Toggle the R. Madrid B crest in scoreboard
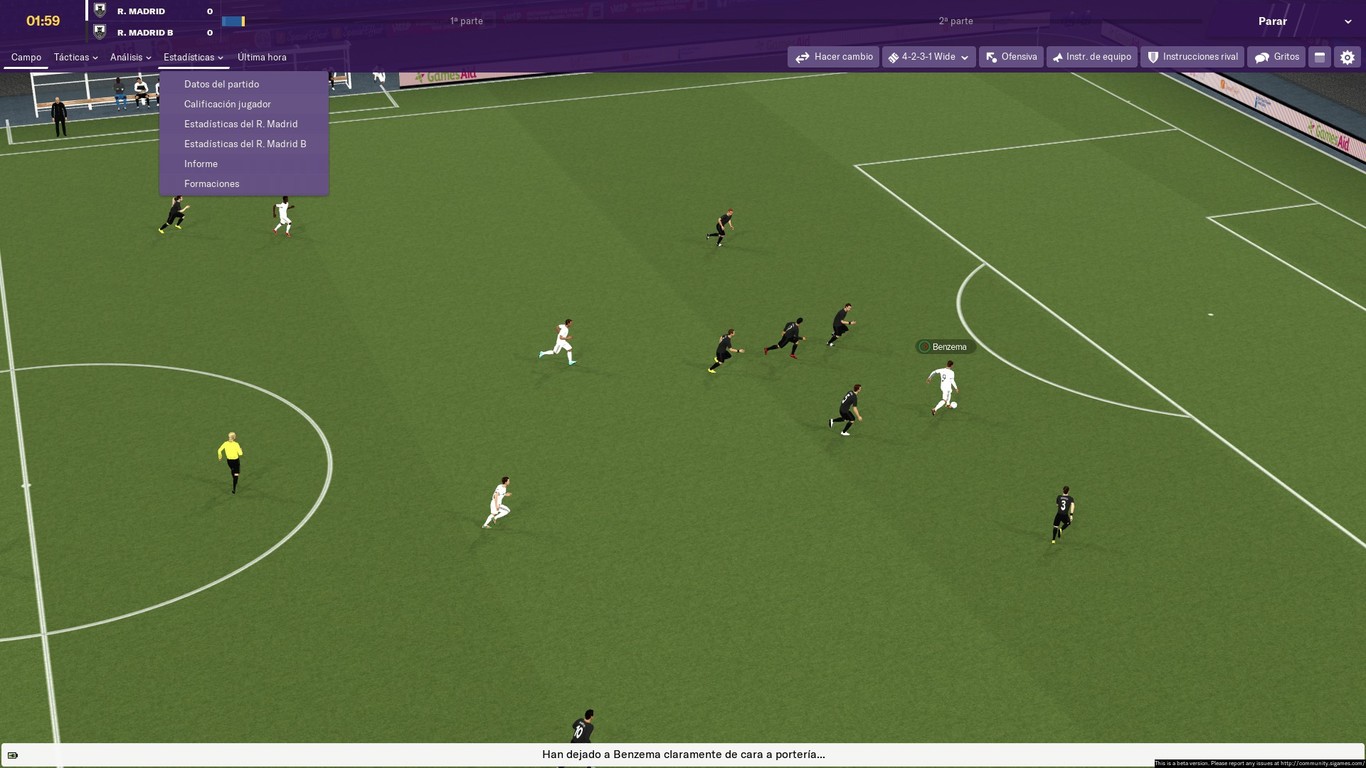This screenshot has width=1366, height=768. (x=97, y=31)
